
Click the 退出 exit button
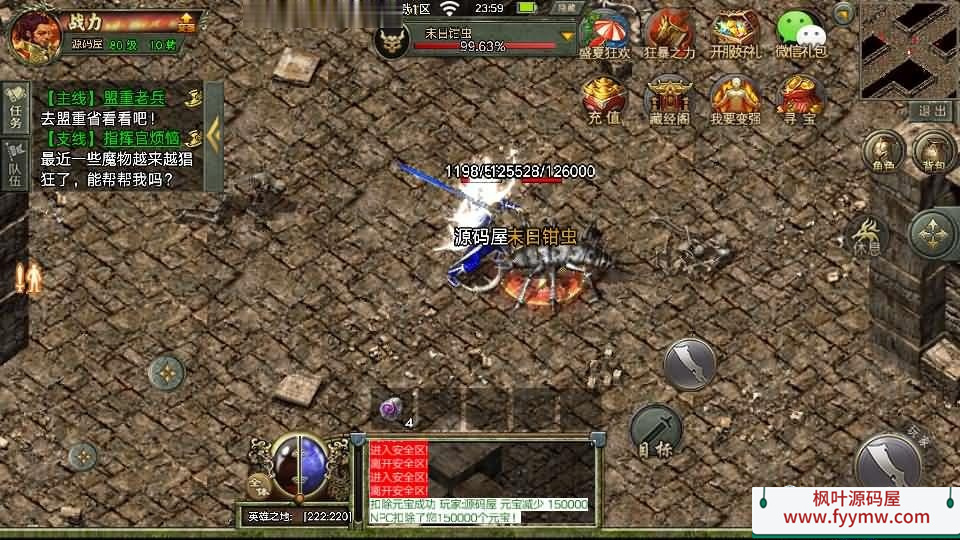(x=933, y=110)
